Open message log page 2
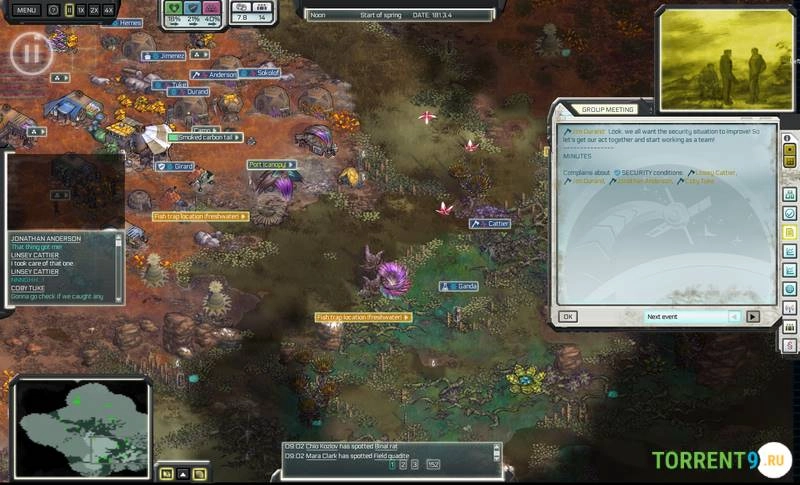Viewport: 800px width, 485px height. (403, 464)
